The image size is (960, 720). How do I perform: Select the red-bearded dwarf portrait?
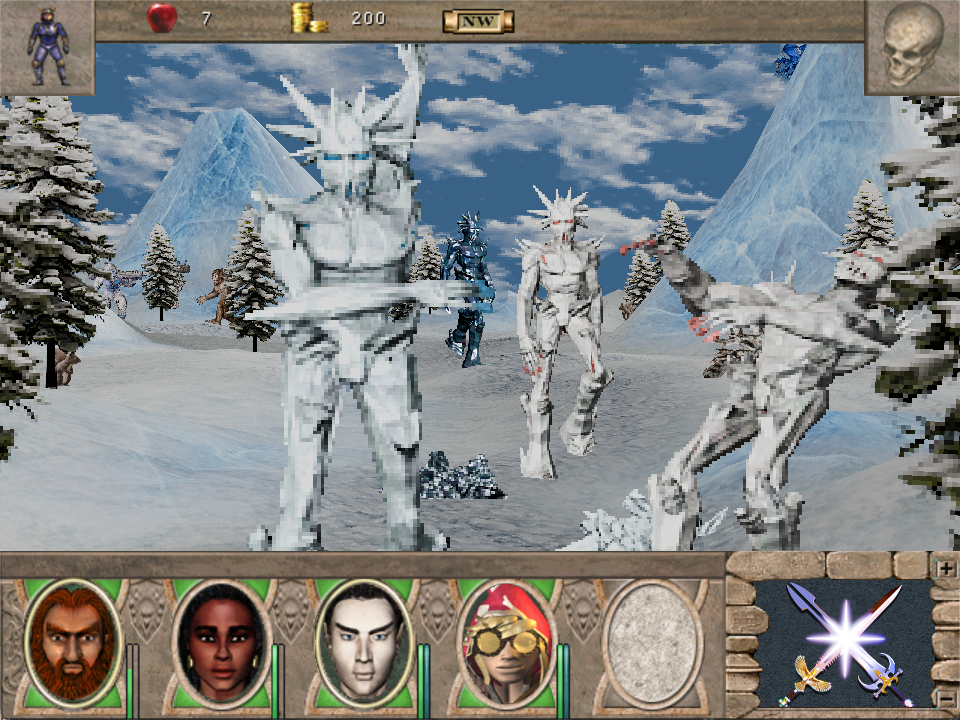(x=72, y=642)
